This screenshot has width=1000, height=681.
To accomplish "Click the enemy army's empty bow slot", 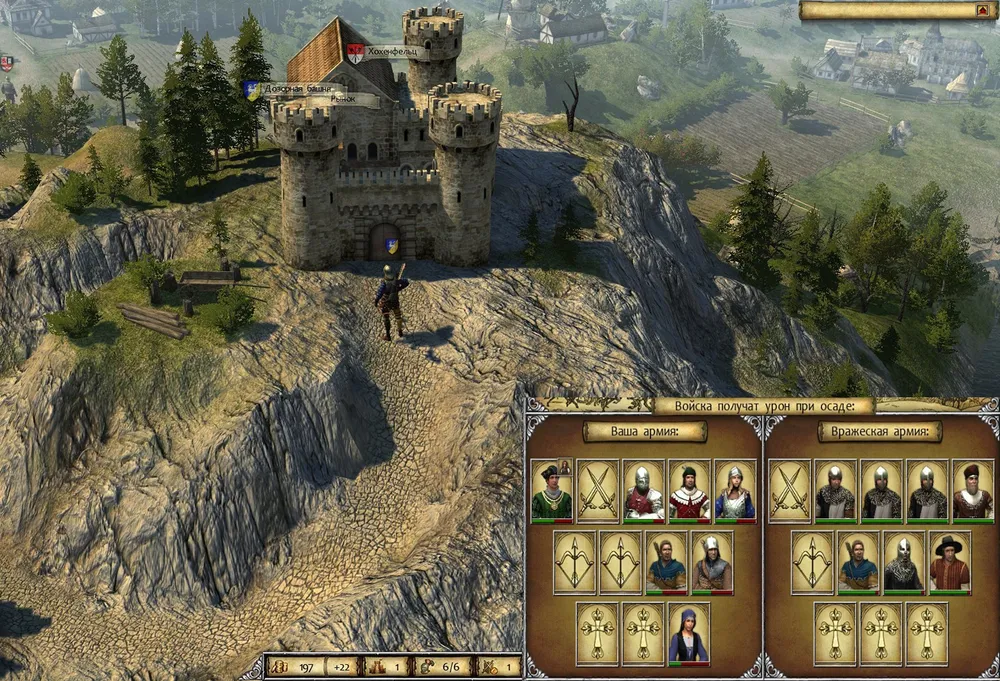I will coord(812,562).
